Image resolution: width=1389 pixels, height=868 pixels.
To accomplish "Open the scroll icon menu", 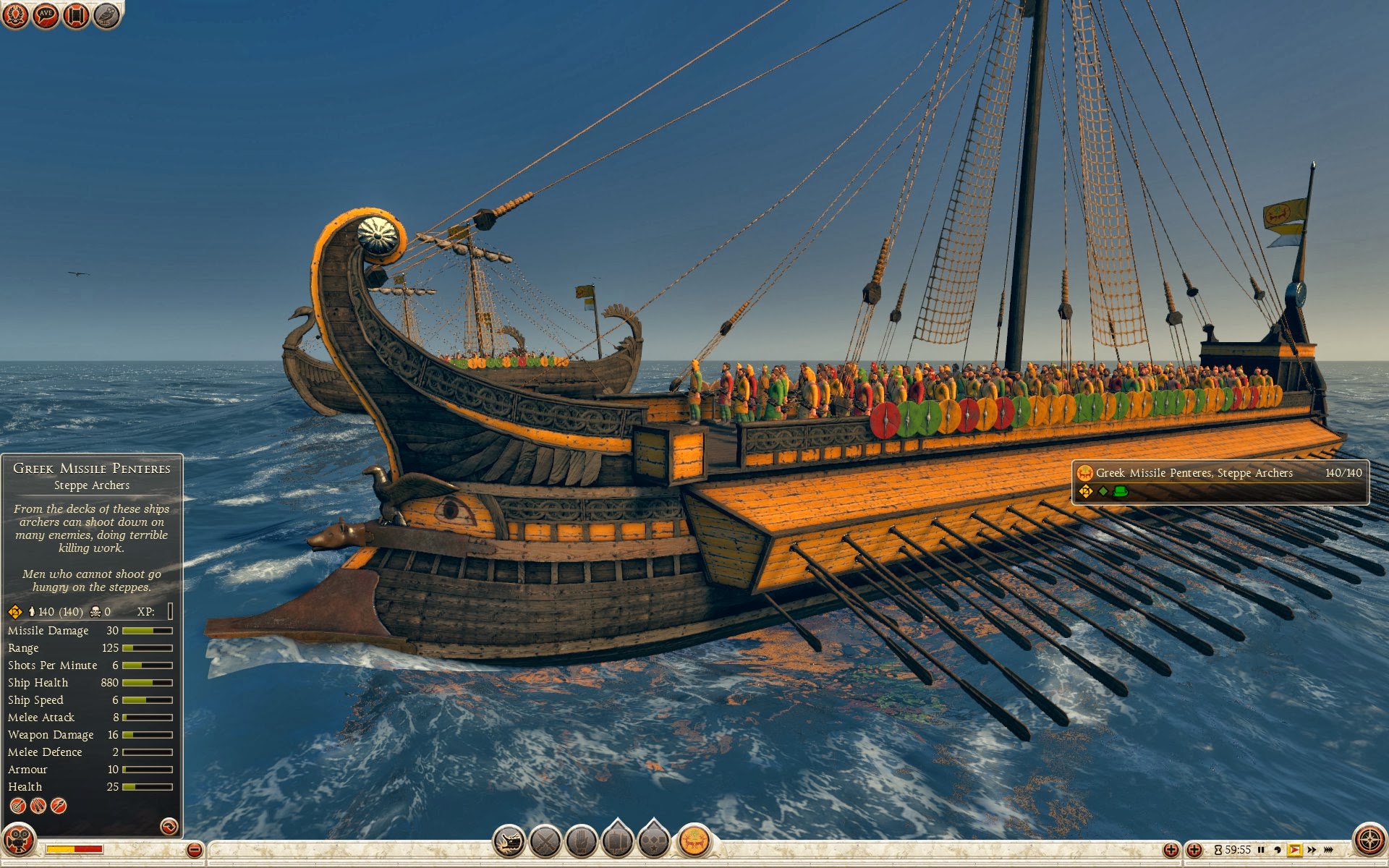I will click(76, 14).
